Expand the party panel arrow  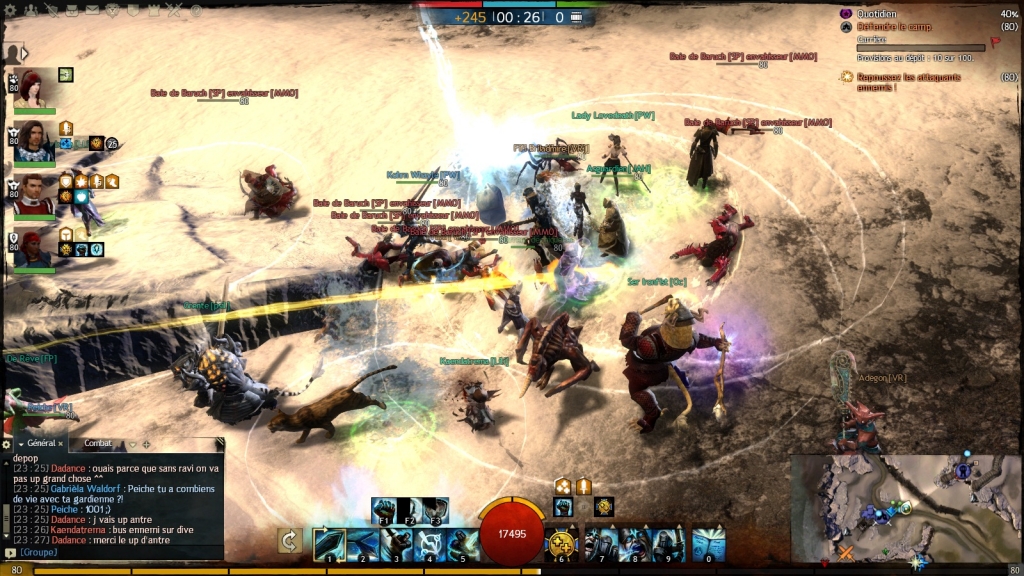coord(25,53)
